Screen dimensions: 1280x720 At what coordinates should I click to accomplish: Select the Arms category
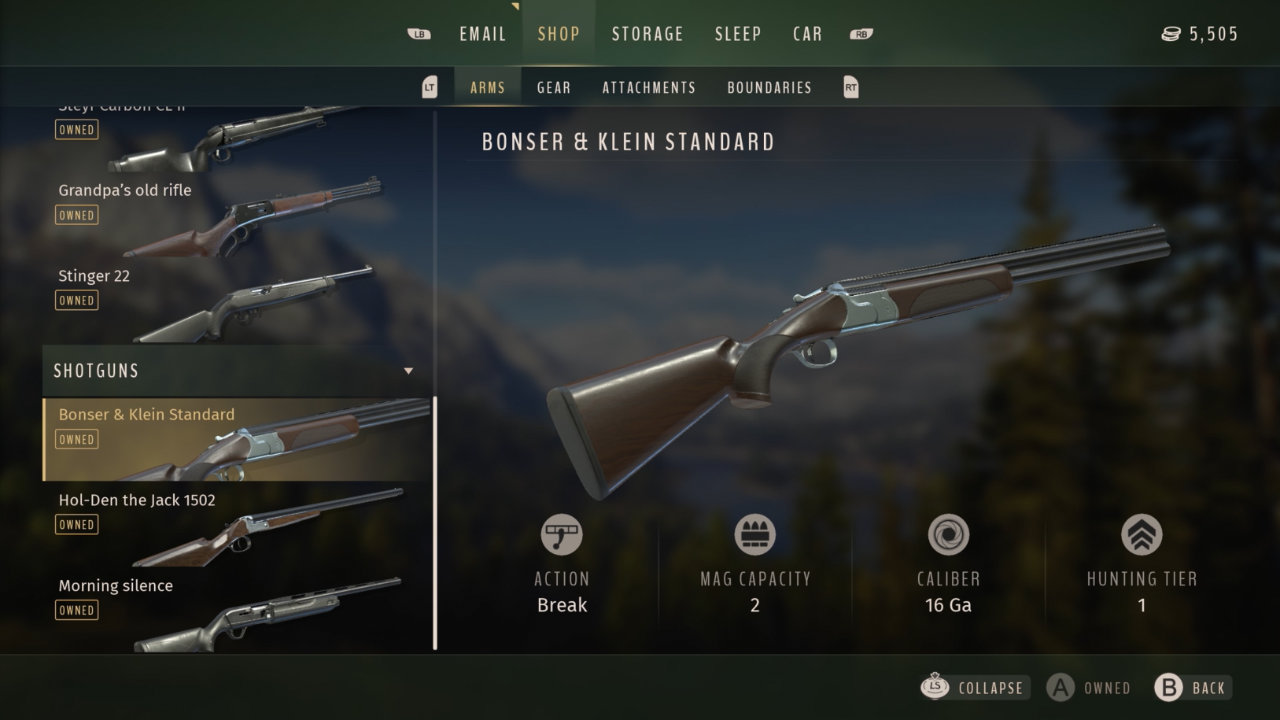coord(487,88)
